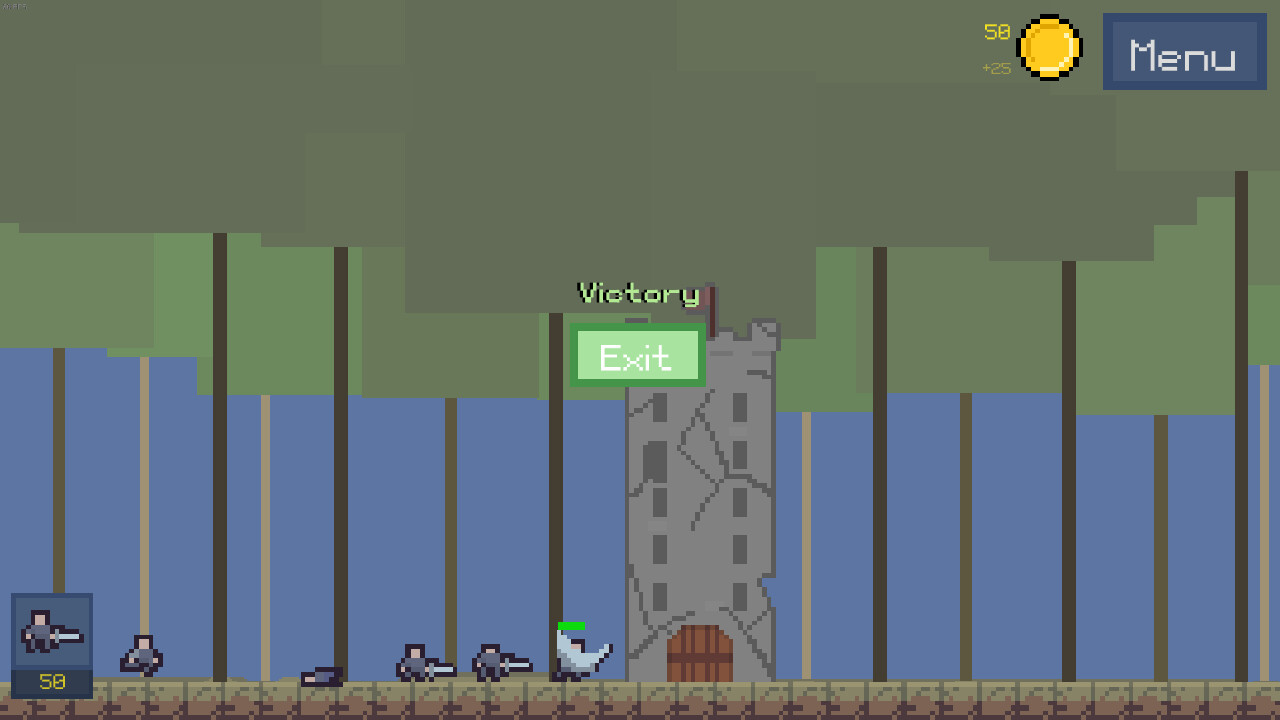1280x720 pixels.
Task: Click the tree trunk nearest the Exit button
Action: click(556, 450)
